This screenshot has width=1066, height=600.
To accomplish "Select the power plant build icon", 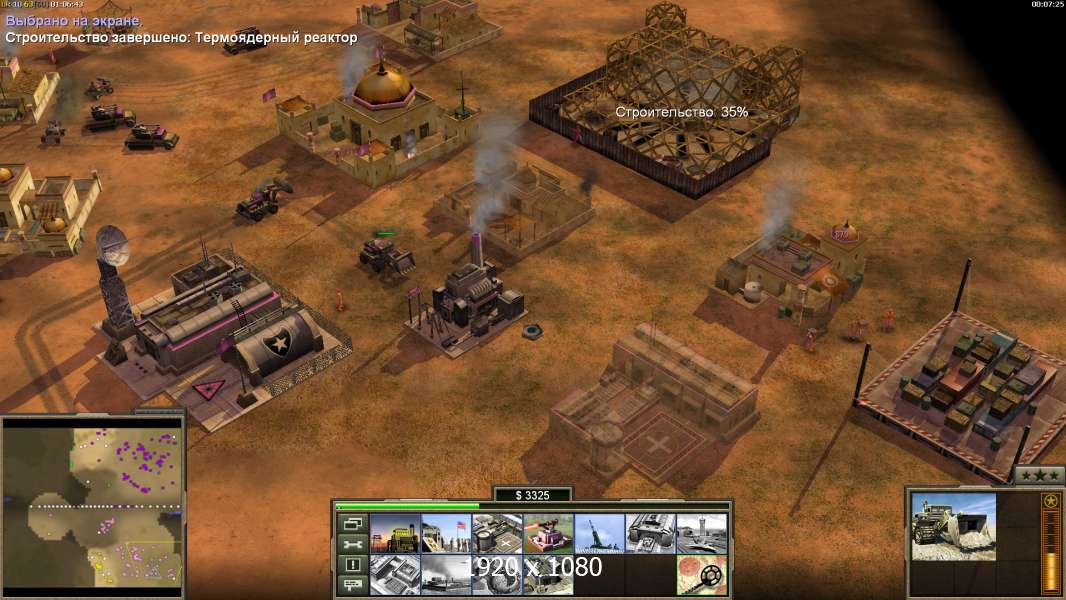I will (395, 533).
